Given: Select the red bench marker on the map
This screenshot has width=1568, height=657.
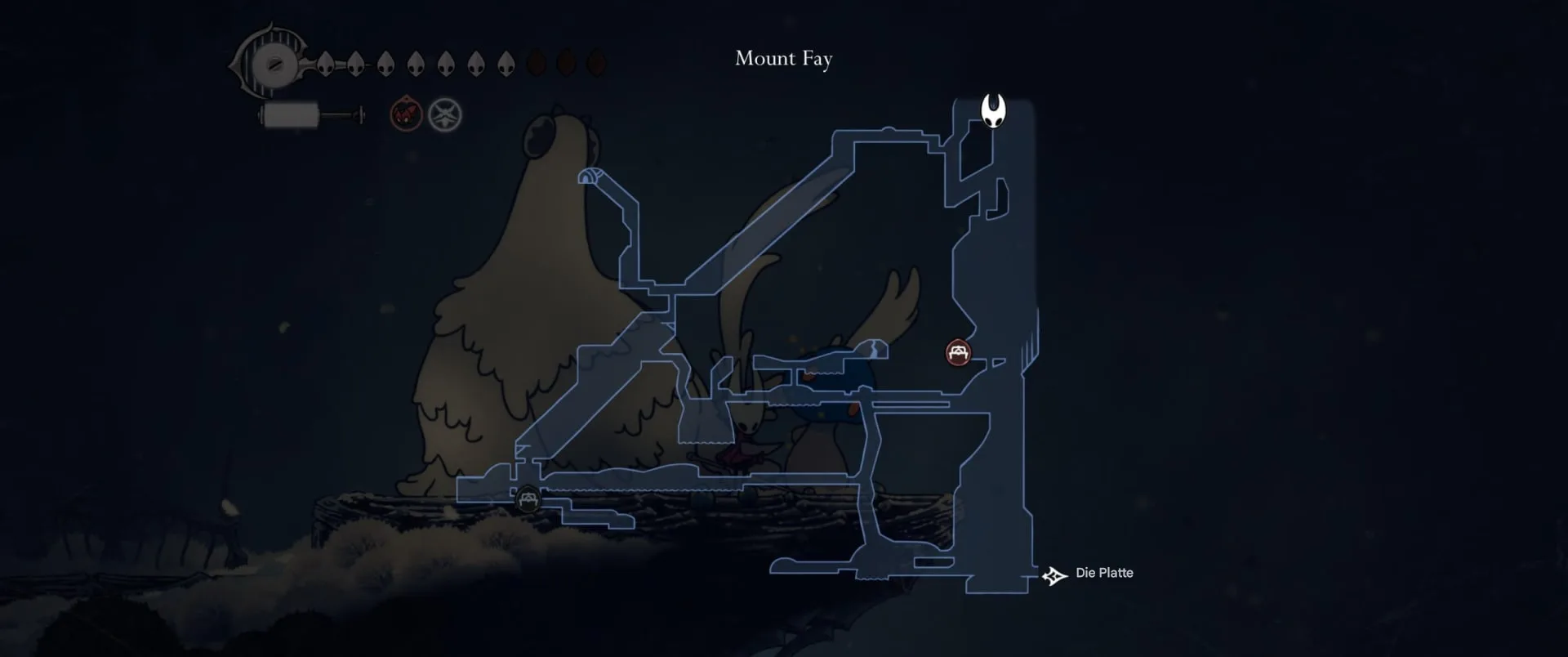Looking at the screenshot, I should point(958,353).
